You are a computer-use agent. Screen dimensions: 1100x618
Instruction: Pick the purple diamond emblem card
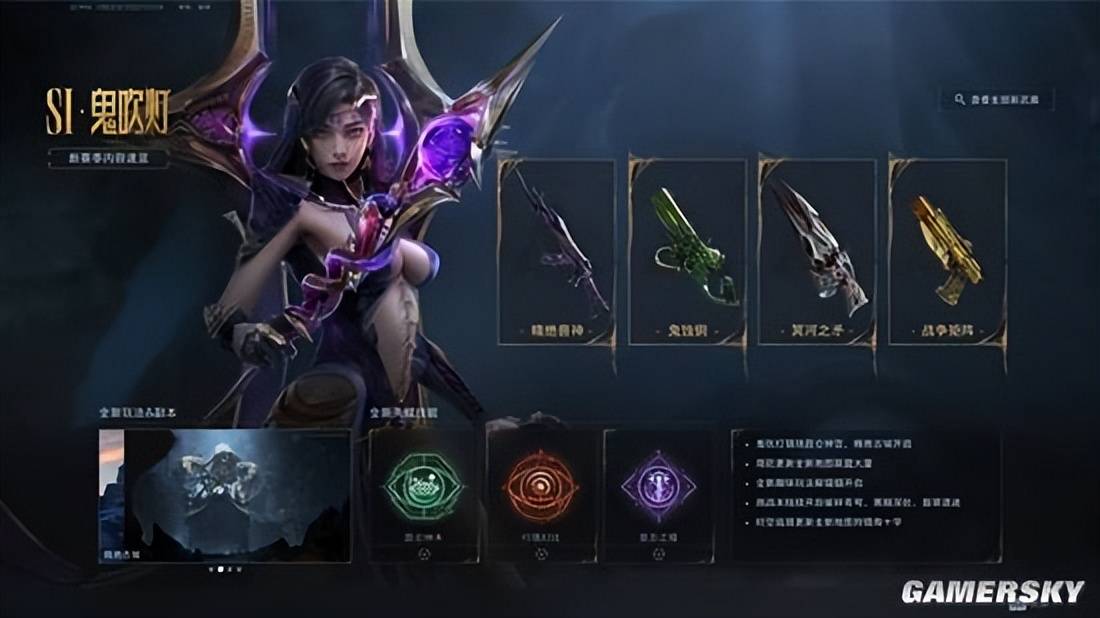659,495
